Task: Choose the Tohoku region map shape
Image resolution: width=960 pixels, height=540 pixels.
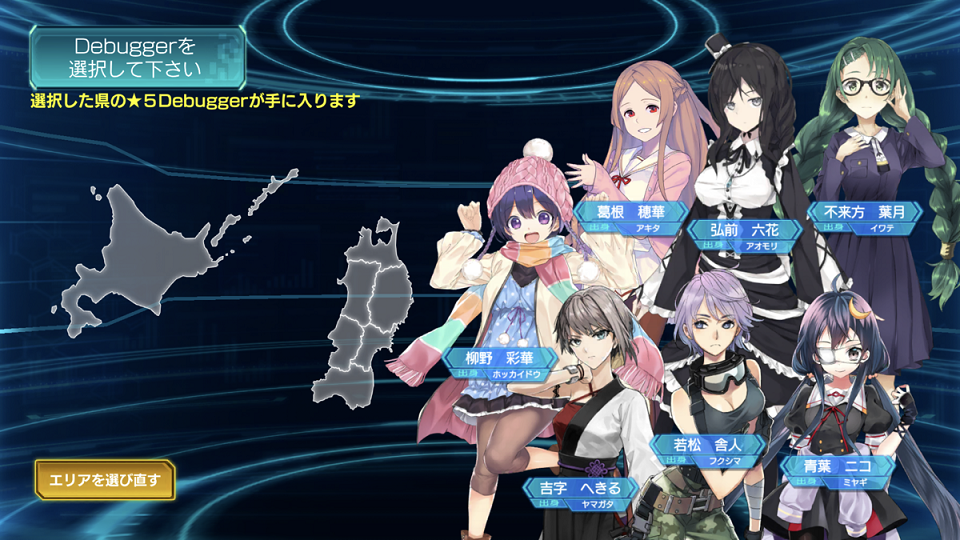Action: [366, 320]
